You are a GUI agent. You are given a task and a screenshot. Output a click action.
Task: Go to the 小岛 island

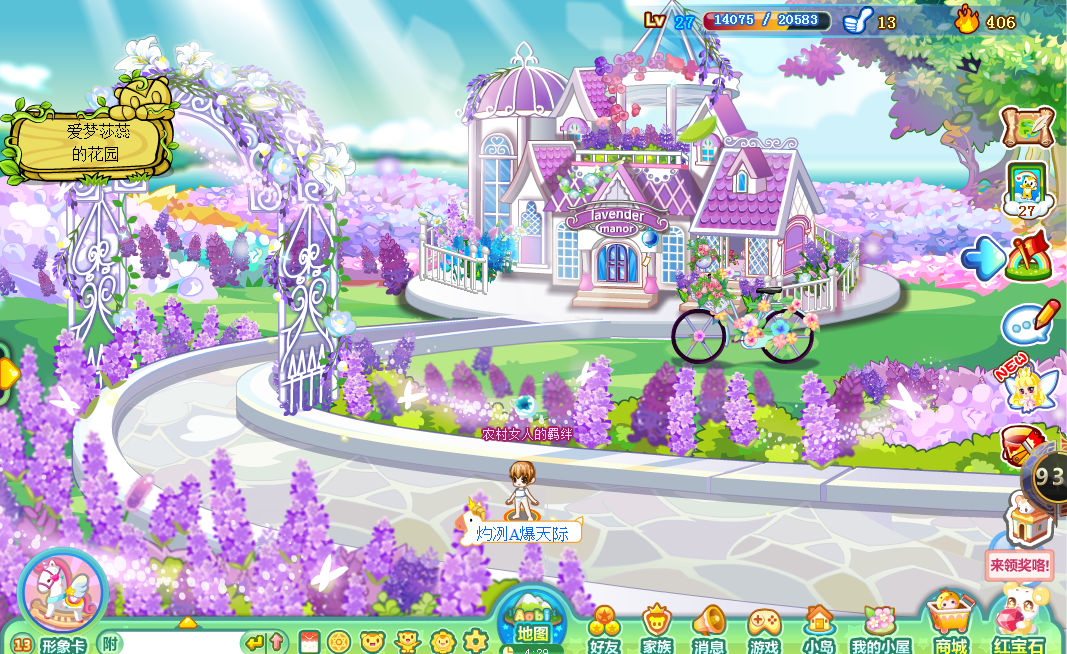click(819, 630)
